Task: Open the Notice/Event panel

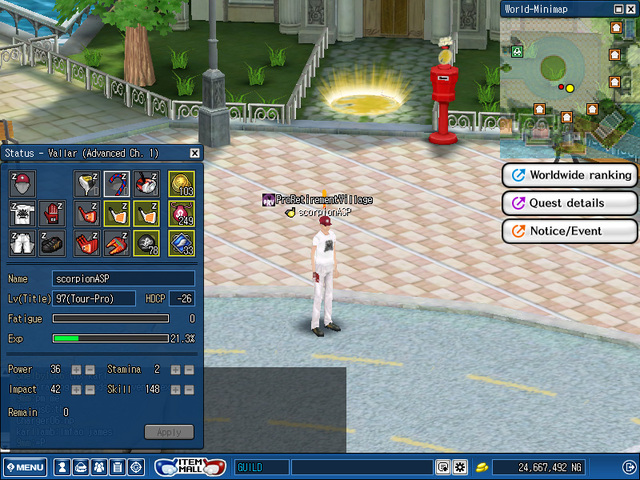Action: 570,231
